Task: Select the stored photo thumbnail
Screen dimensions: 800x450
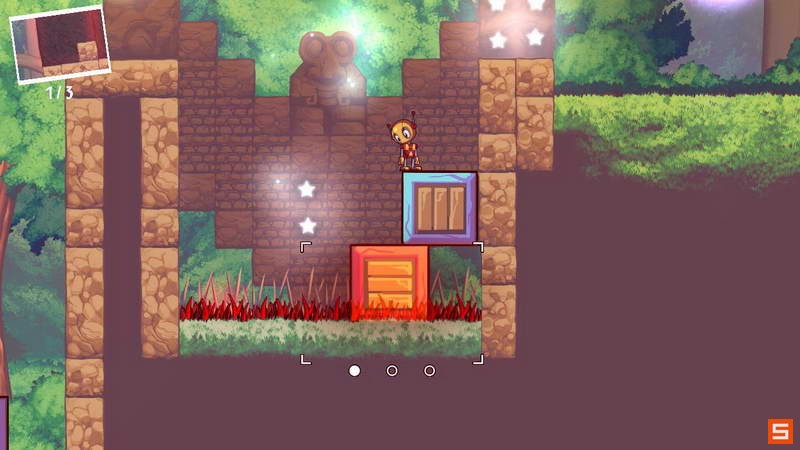Action: coord(60,44)
